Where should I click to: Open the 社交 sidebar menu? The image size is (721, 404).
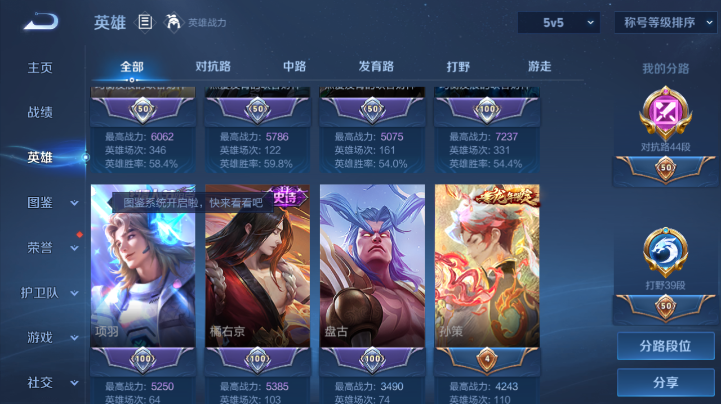(x=40, y=382)
